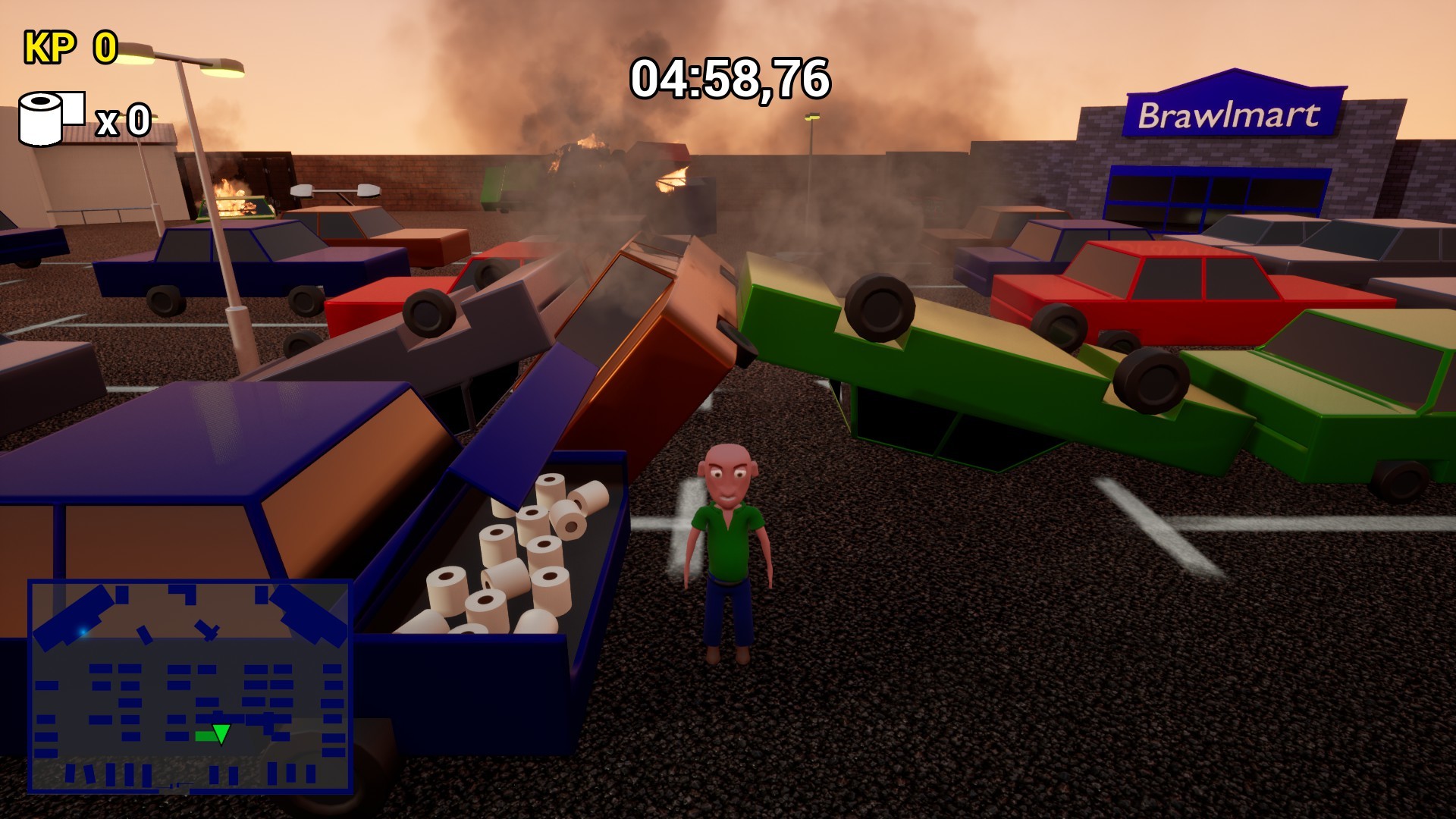
Task: Click the countdown timer showing 04:58,76
Action: pos(730,76)
